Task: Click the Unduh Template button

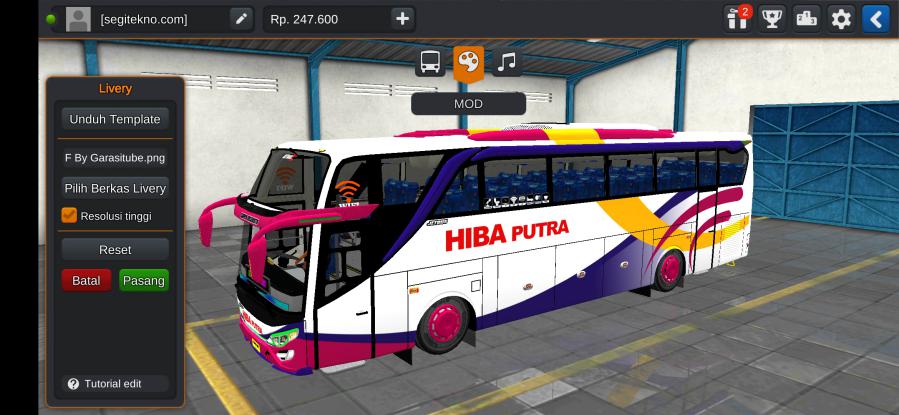Action: click(x=114, y=119)
